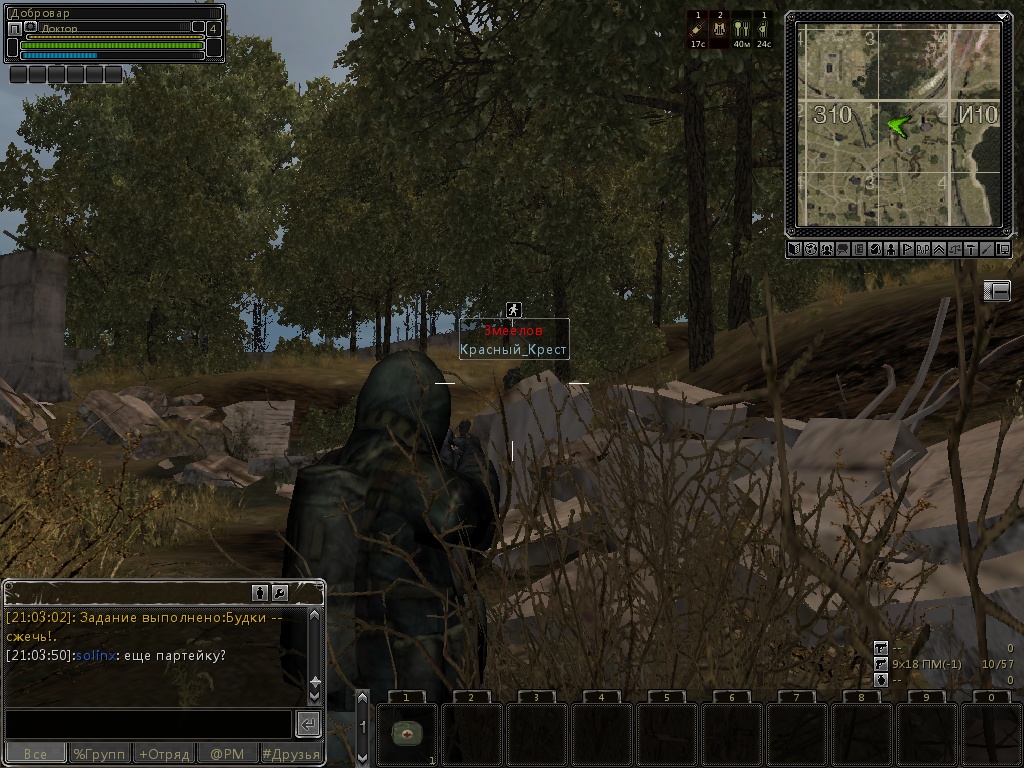Screen dimensions: 1024x768
Task: Open chat settings via the wrench icon
Action: (279, 592)
